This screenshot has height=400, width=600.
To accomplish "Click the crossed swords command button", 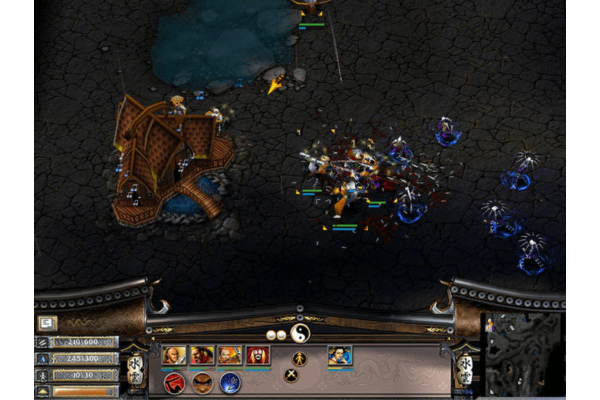I will 291,375.
